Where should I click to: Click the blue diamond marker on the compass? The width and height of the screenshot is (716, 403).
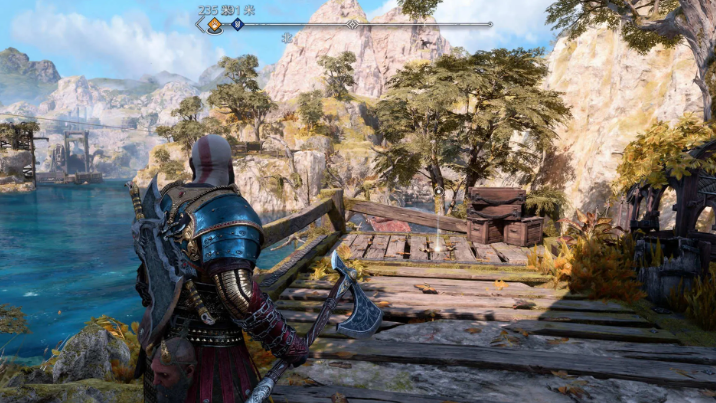(x=237, y=24)
